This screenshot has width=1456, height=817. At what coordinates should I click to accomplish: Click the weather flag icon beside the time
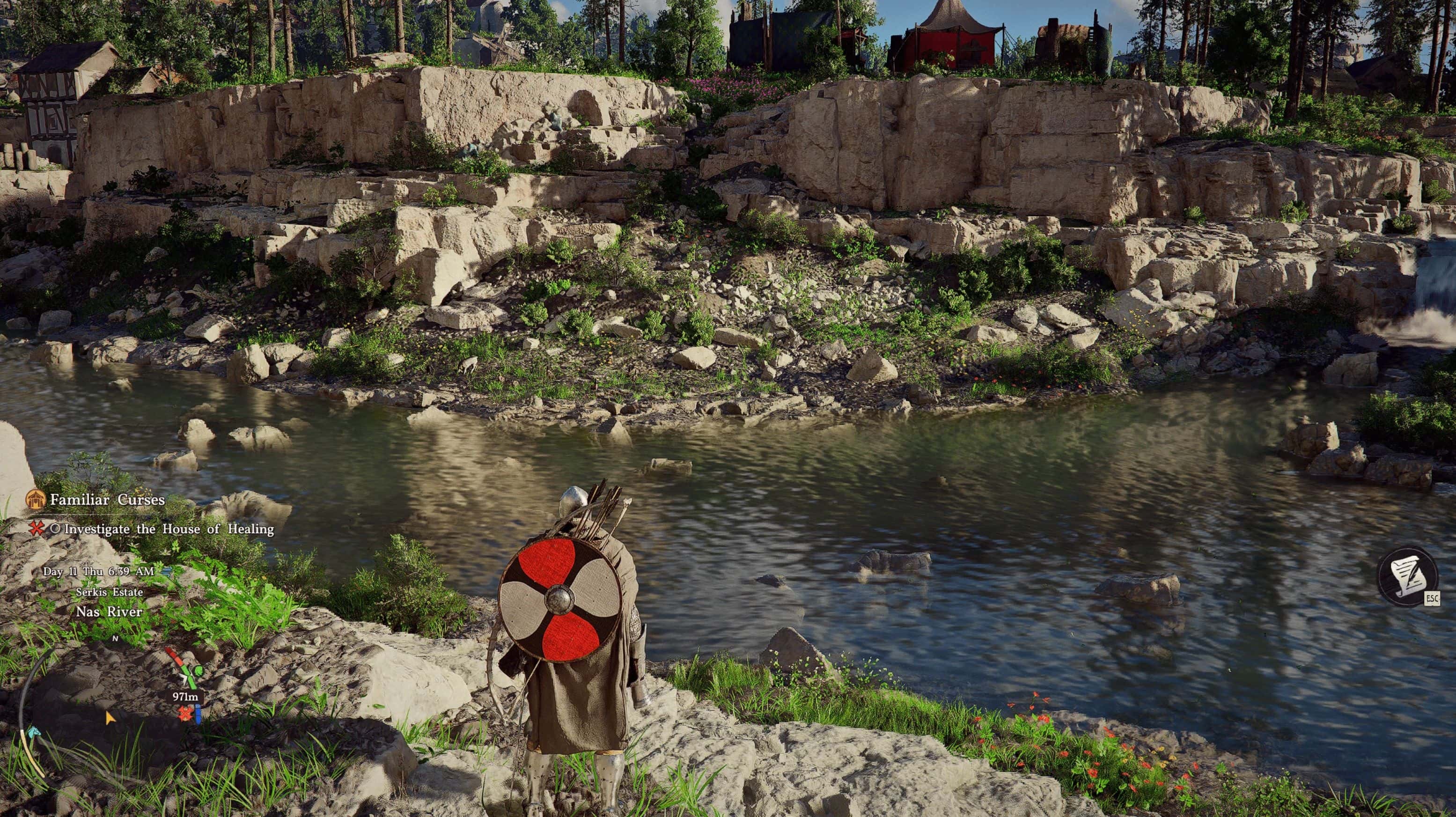coord(168,572)
